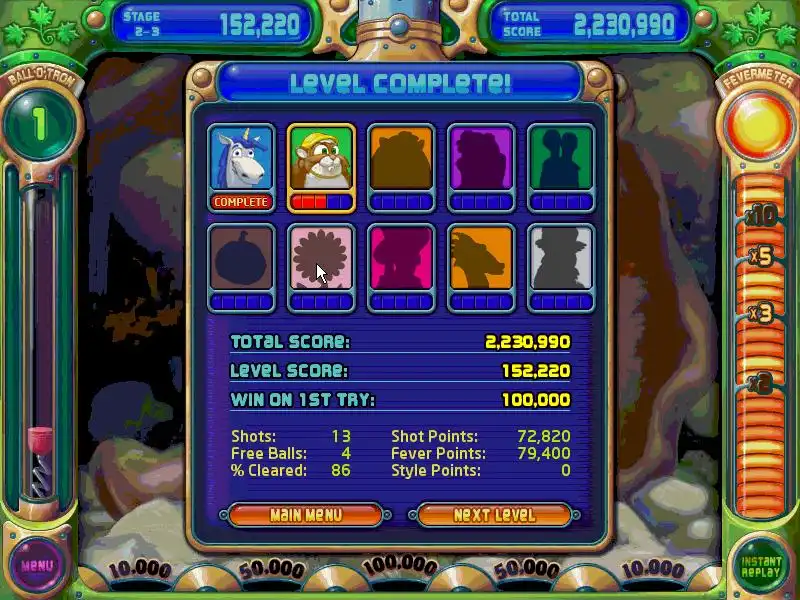Screen dimensions: 800x600
Task: Select the sunflower silhouette portrait
Action: coord(321,259)
